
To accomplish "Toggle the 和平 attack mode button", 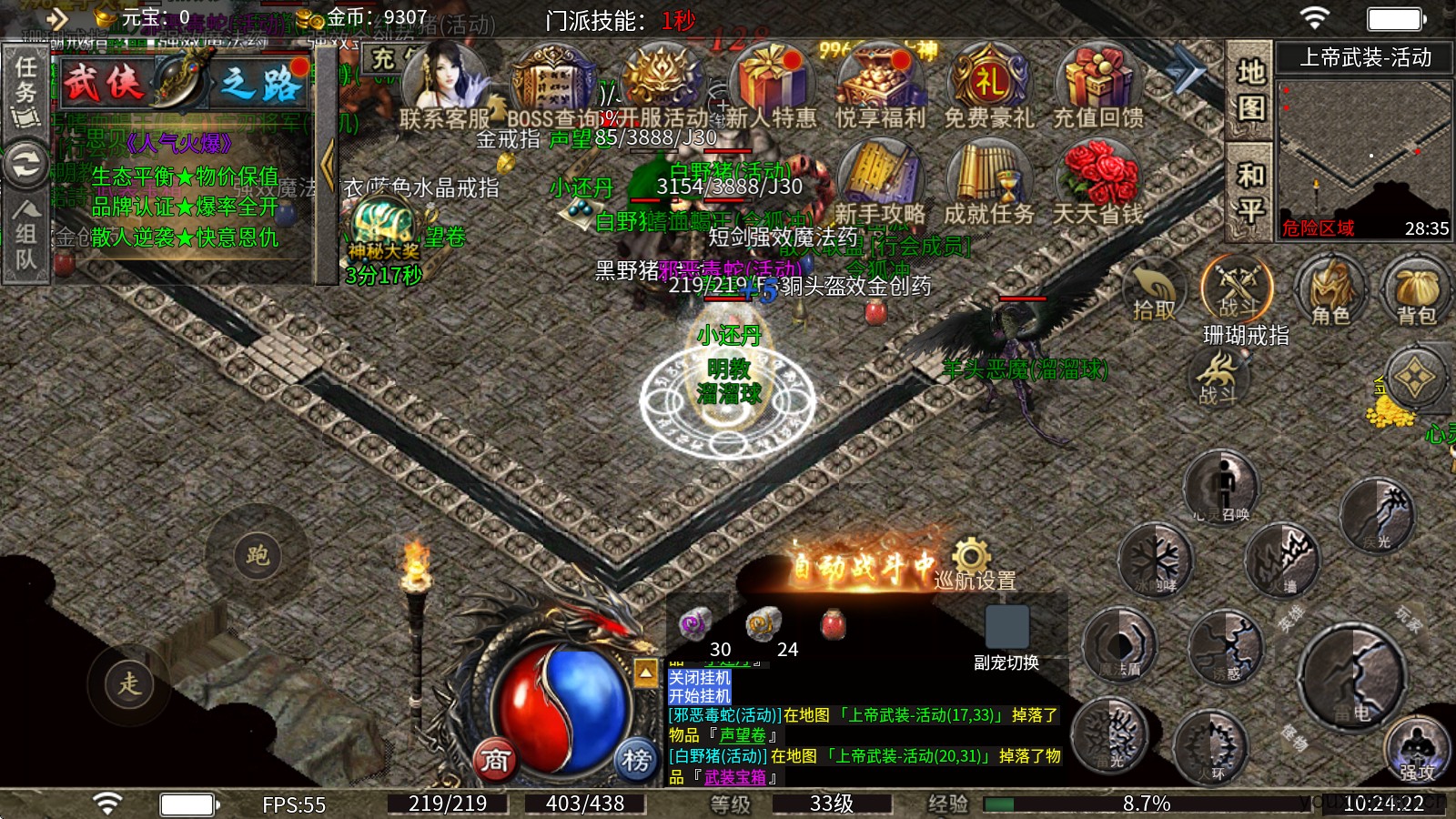I will point(1250,193).
